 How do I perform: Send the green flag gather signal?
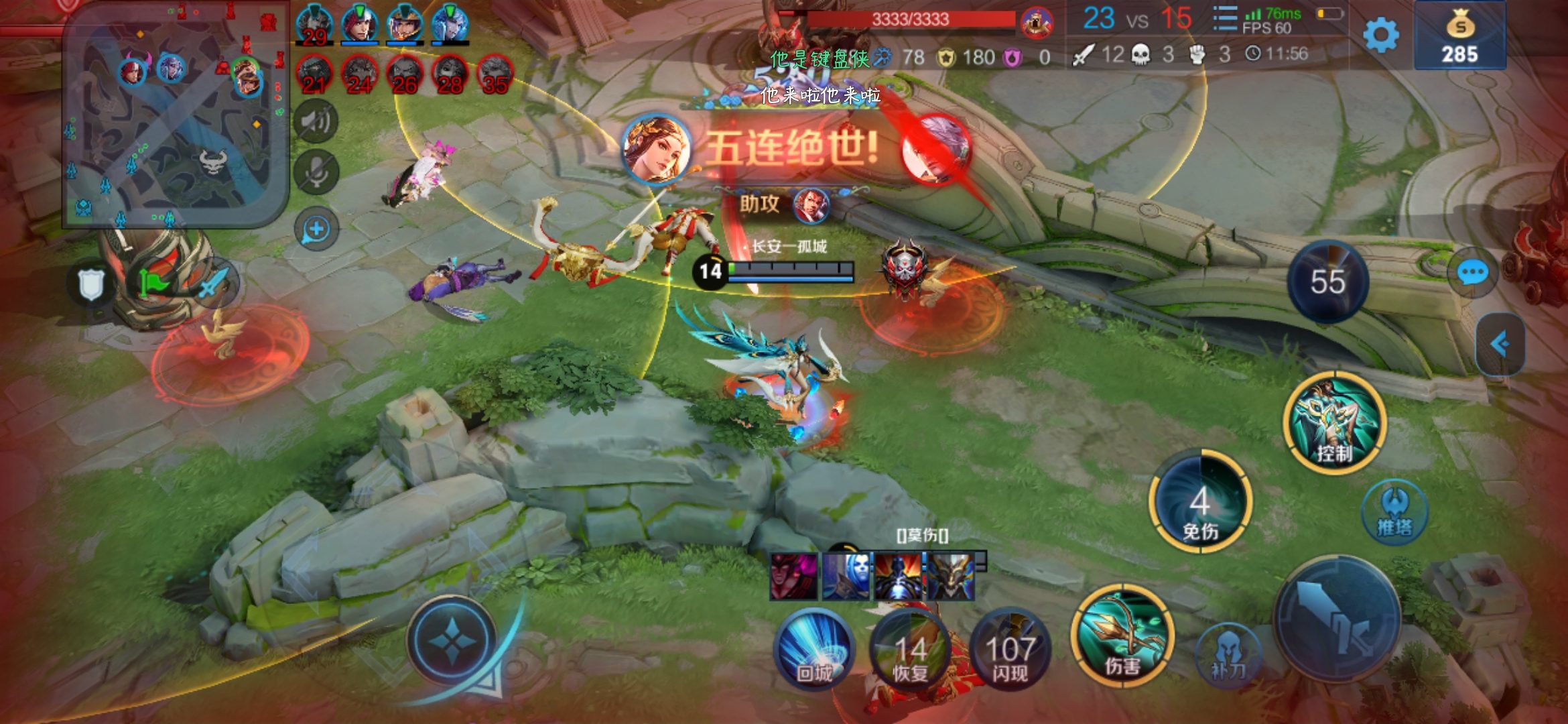click(153, 284)
